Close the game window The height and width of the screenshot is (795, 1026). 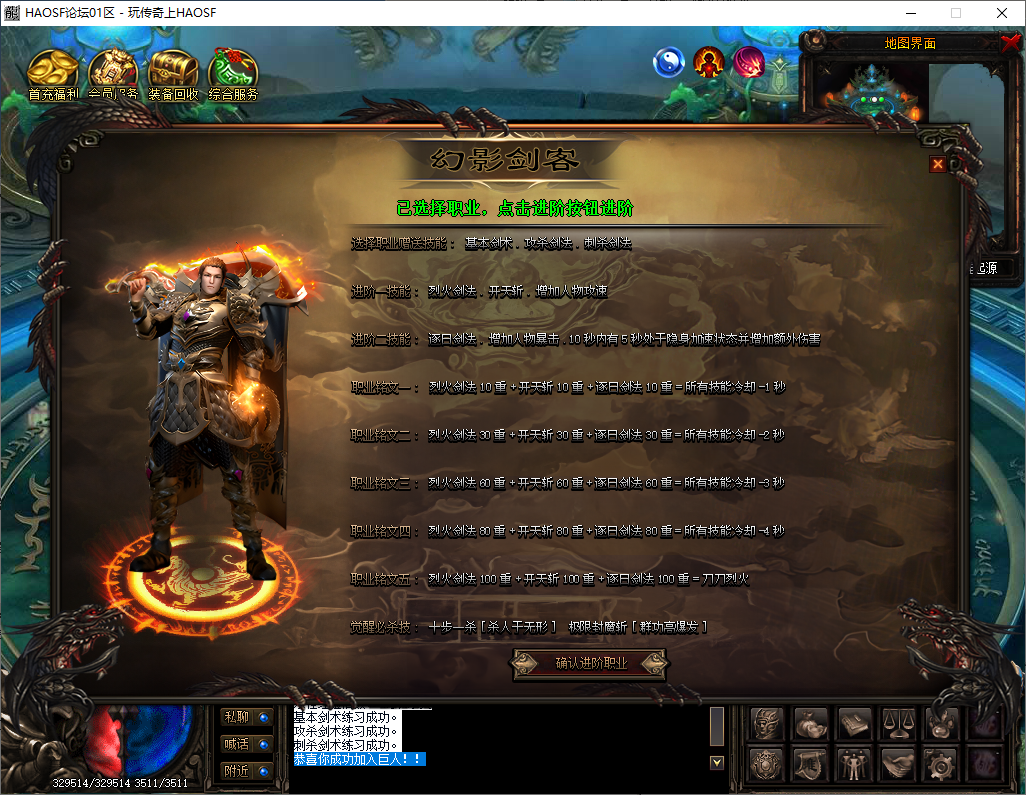1002,13
